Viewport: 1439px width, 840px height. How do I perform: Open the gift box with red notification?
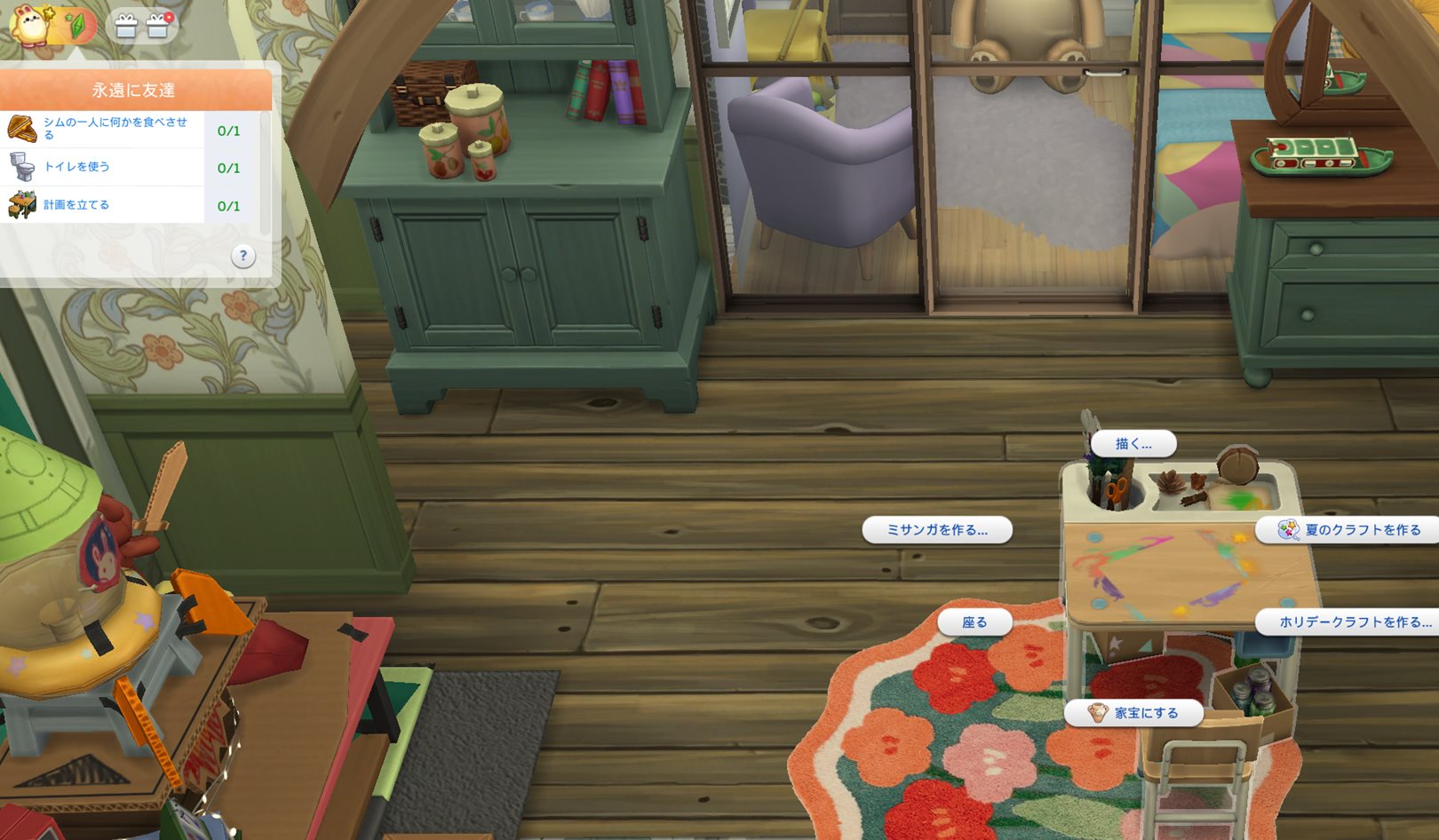pos(158,26)
